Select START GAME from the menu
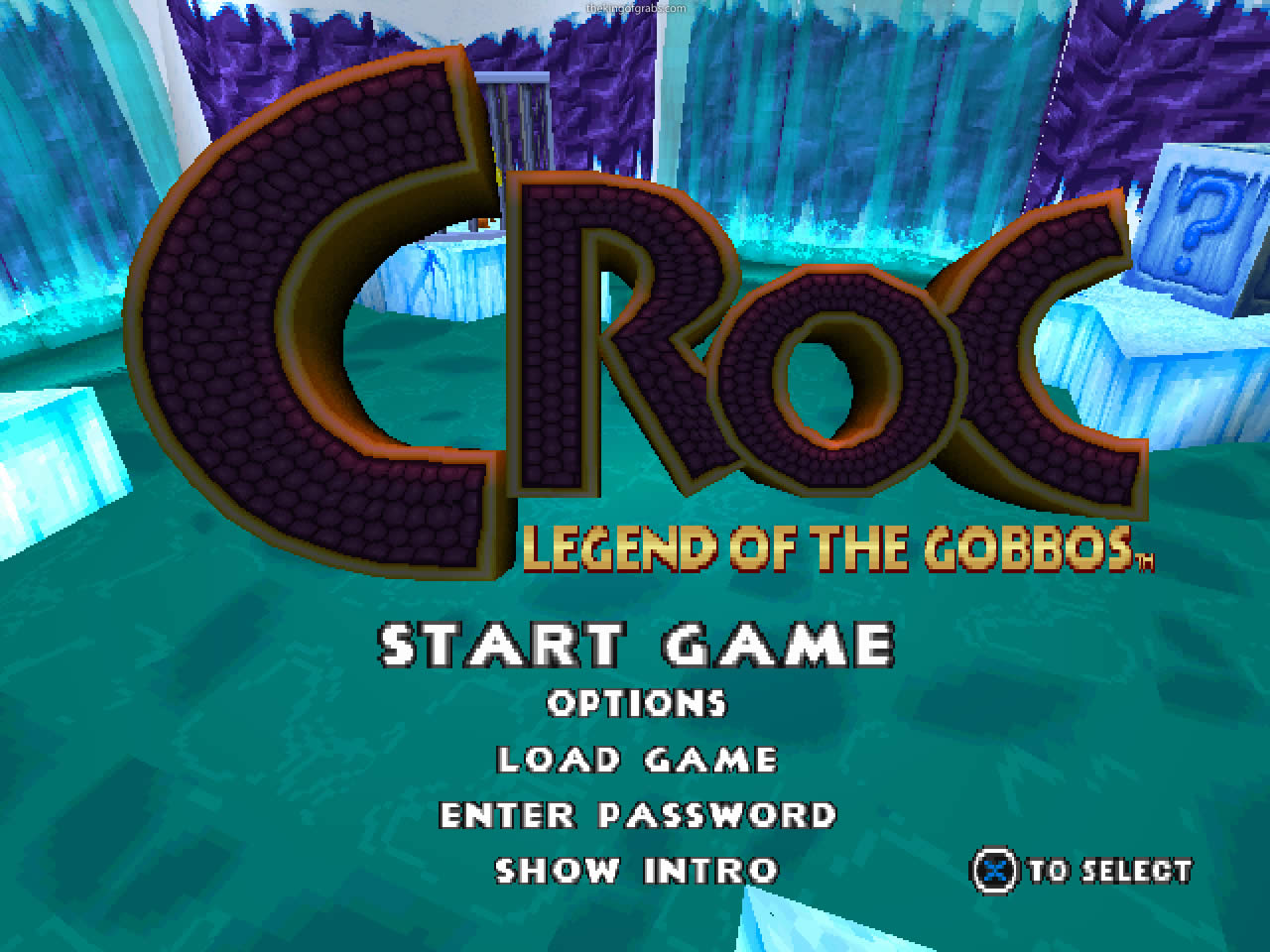Viewport: 1270px width, 952px height. click(650, 645)
